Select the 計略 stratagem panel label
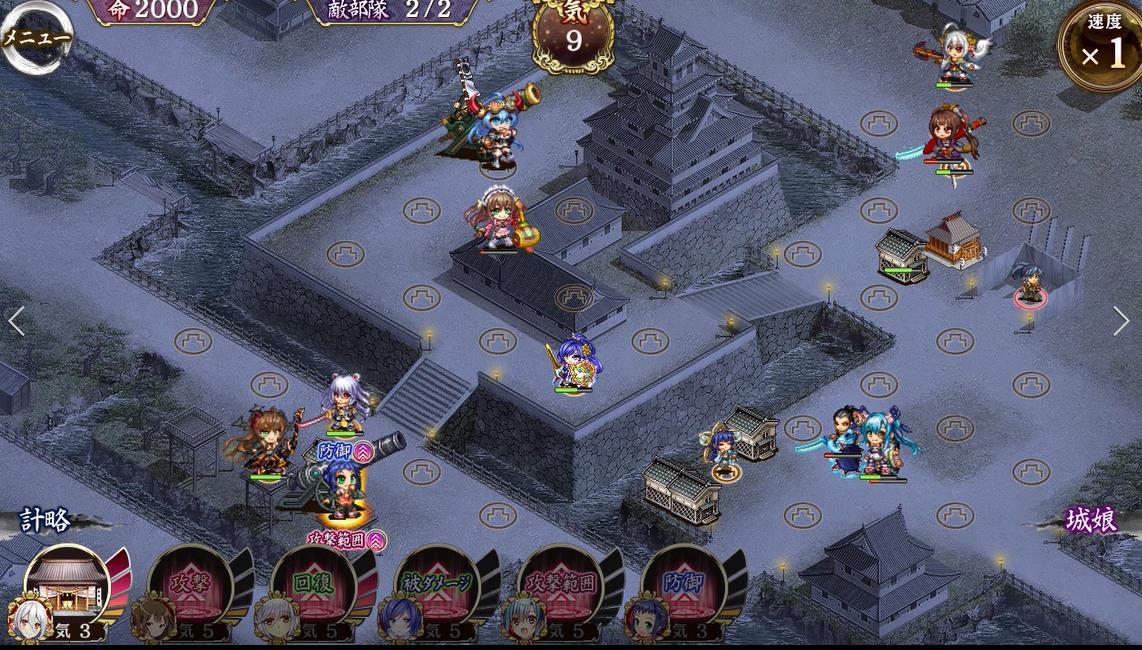1142x650 pixels. 46,520
